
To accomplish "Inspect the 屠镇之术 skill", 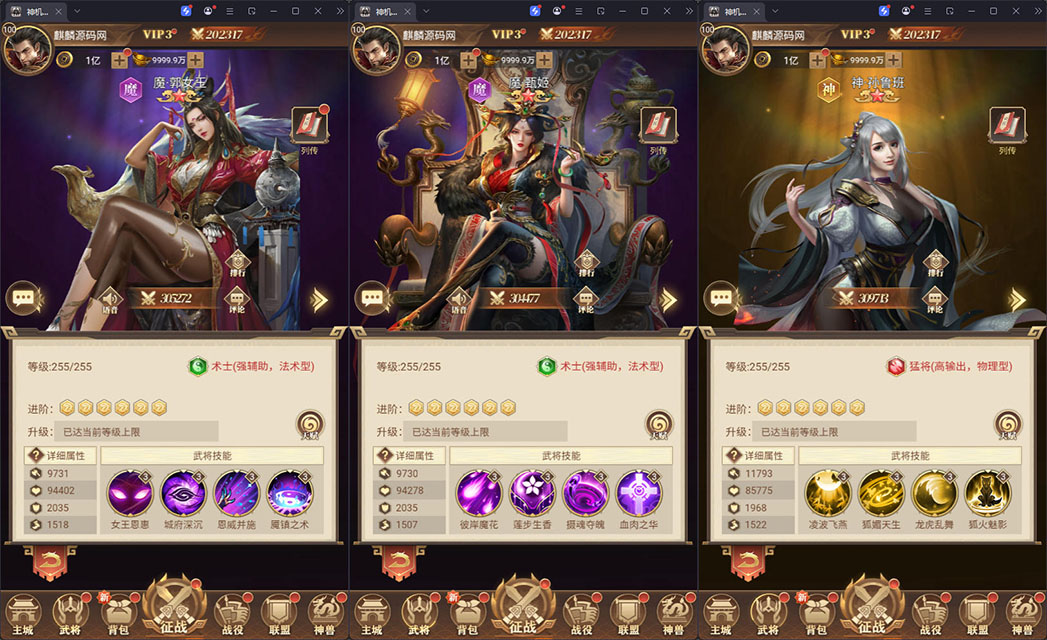I will click(x=290, y=492).
